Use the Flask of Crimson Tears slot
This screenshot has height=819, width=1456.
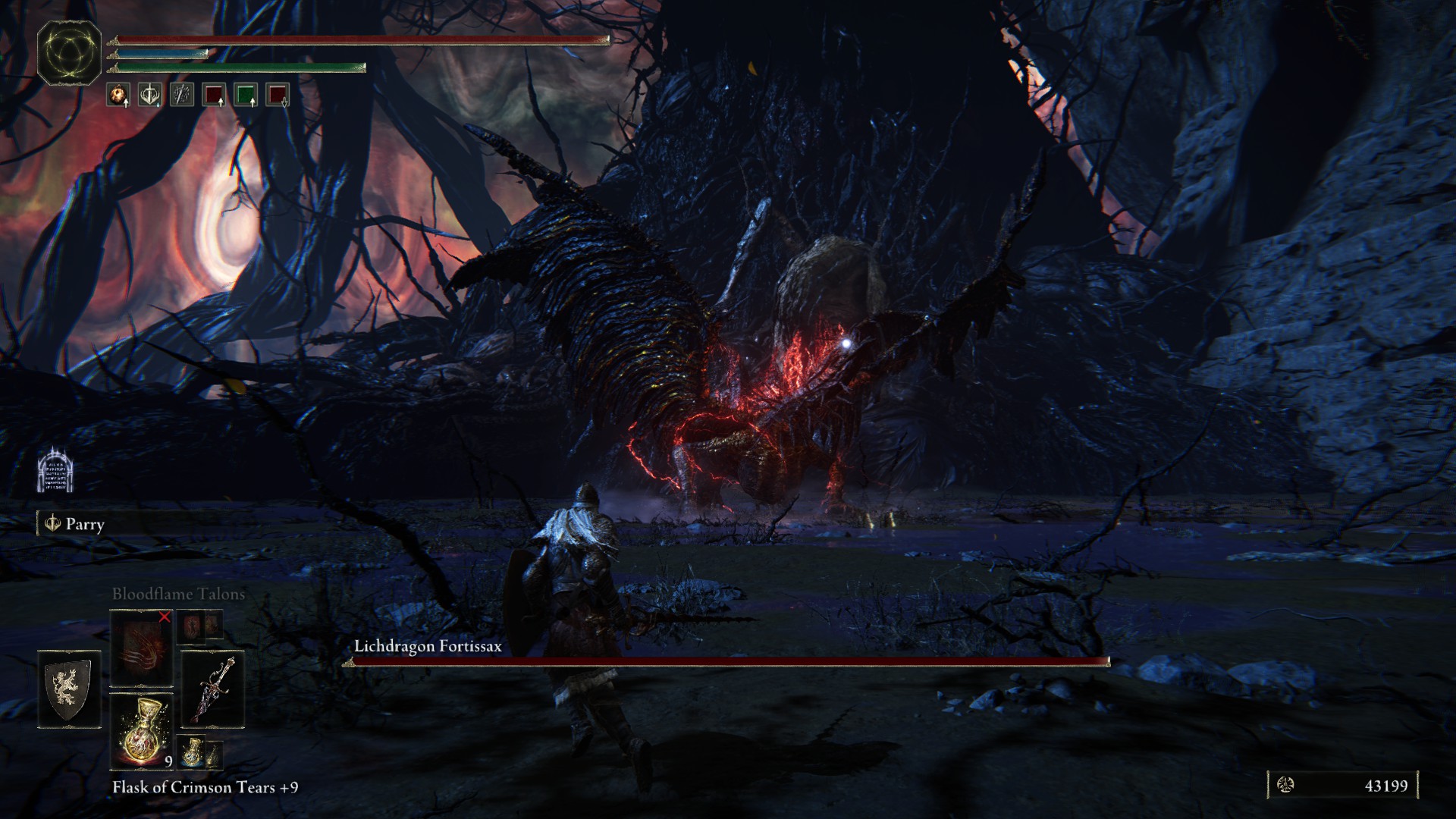pos(141,732)
